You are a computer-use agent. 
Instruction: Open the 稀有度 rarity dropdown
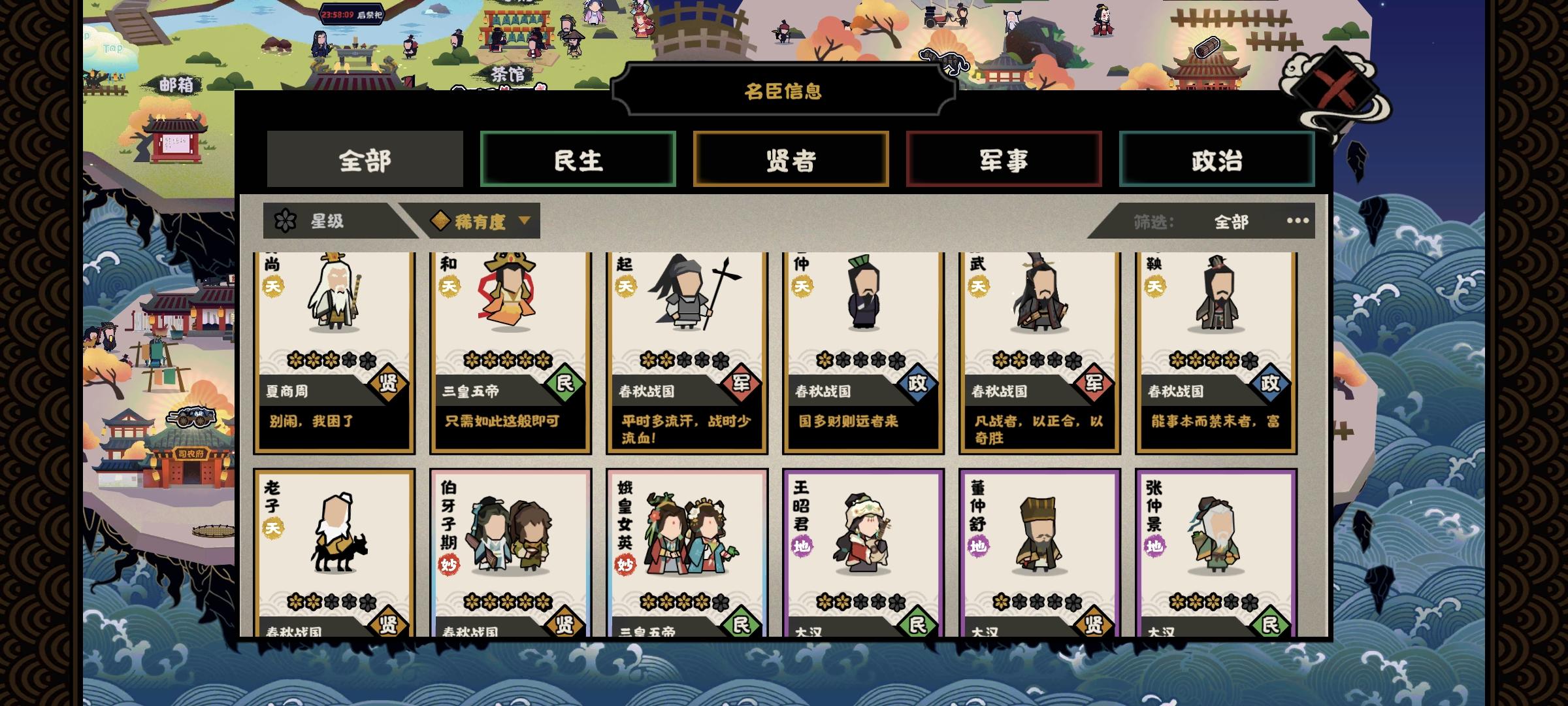480,222
